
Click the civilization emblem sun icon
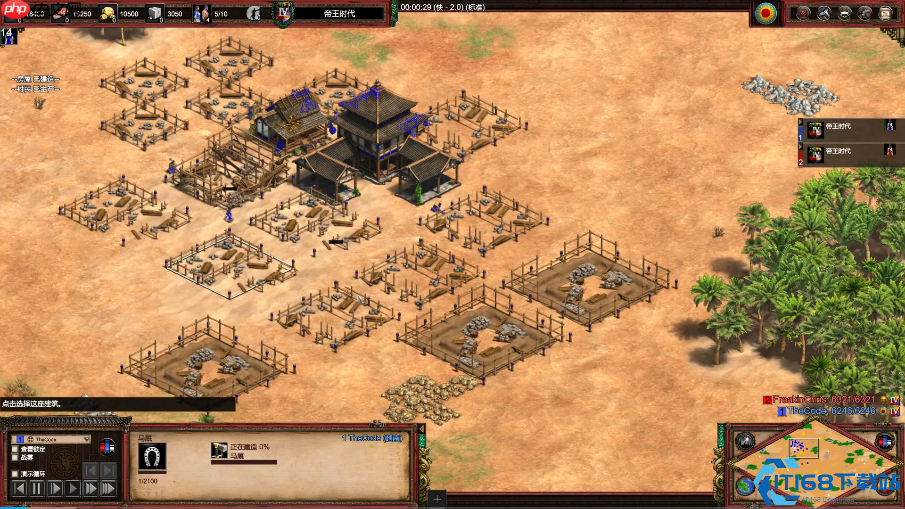click(x=766, y=13)
